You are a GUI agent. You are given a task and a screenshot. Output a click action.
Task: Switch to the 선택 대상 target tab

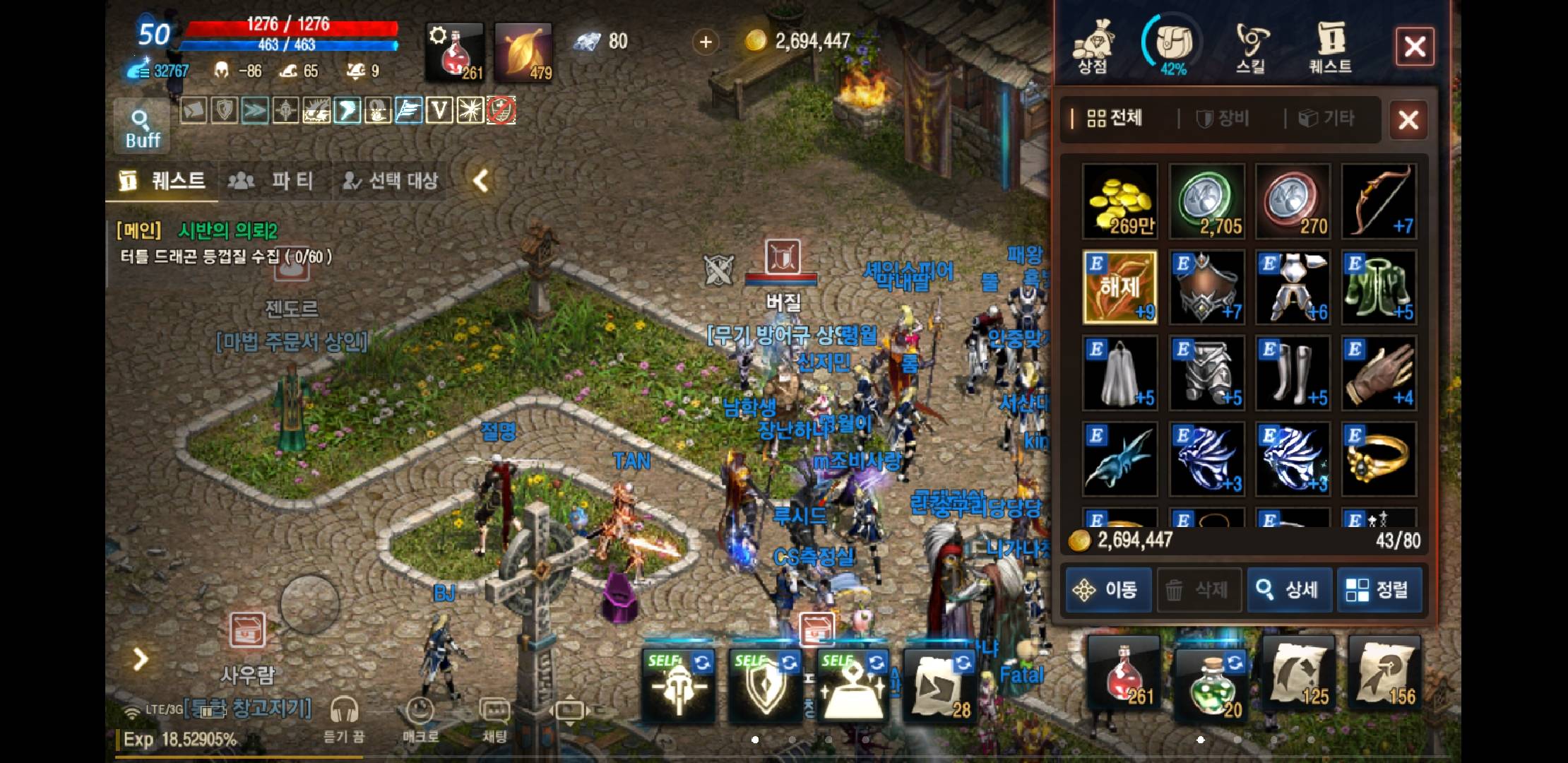coord(391,181)
